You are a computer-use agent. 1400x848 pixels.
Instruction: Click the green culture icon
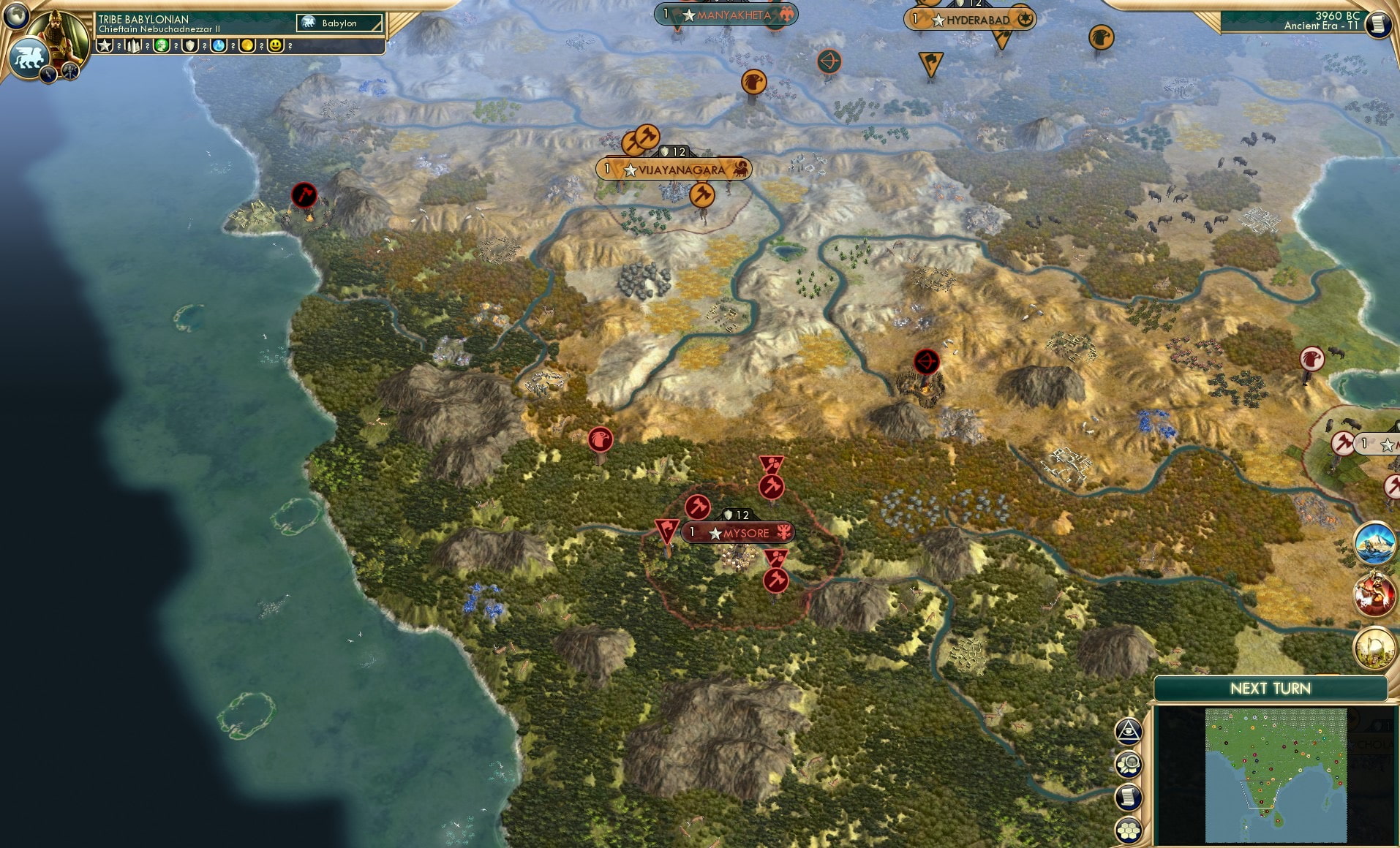coord(162,46)
